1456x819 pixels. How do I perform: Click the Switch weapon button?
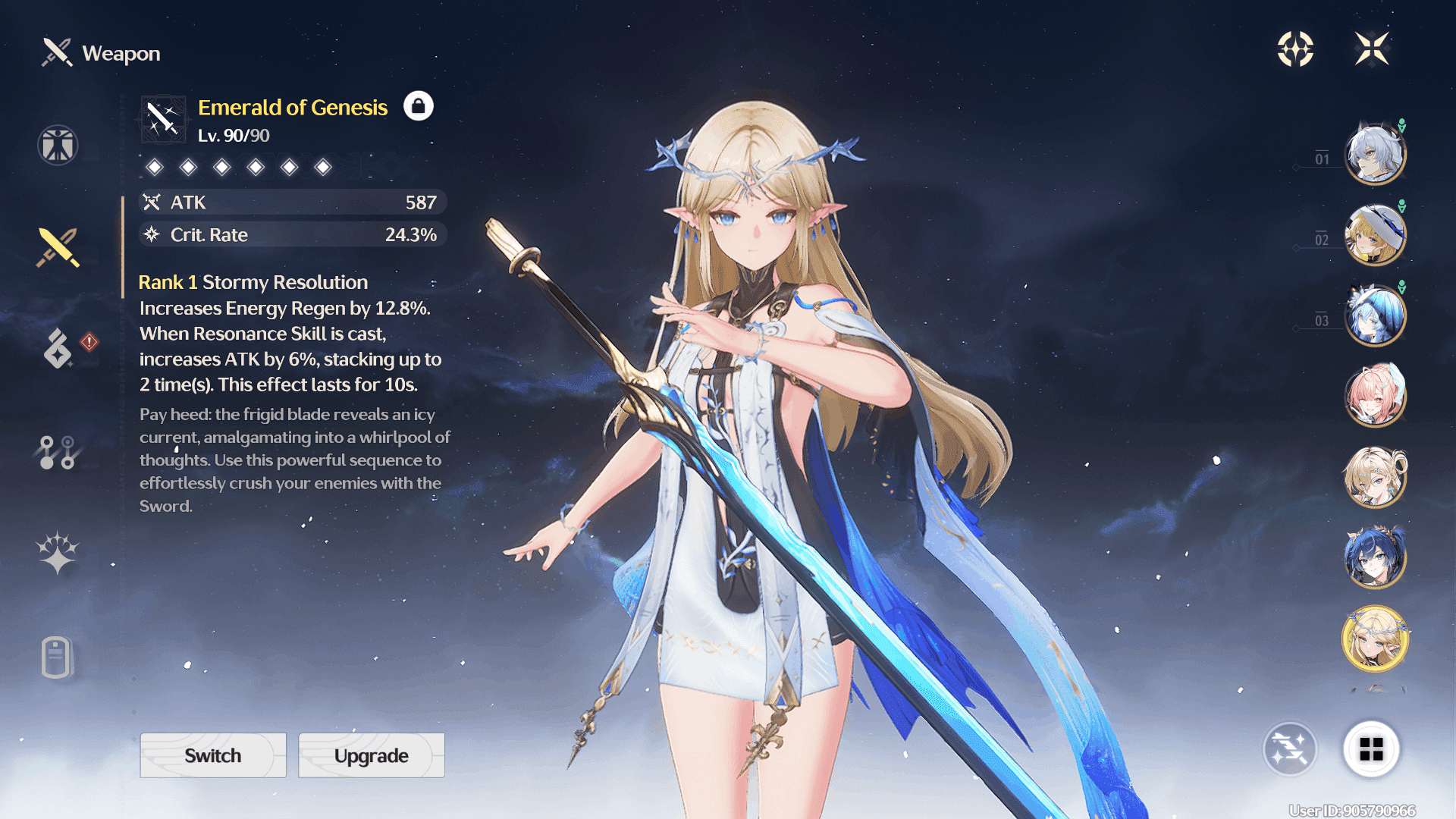point(213,755)
